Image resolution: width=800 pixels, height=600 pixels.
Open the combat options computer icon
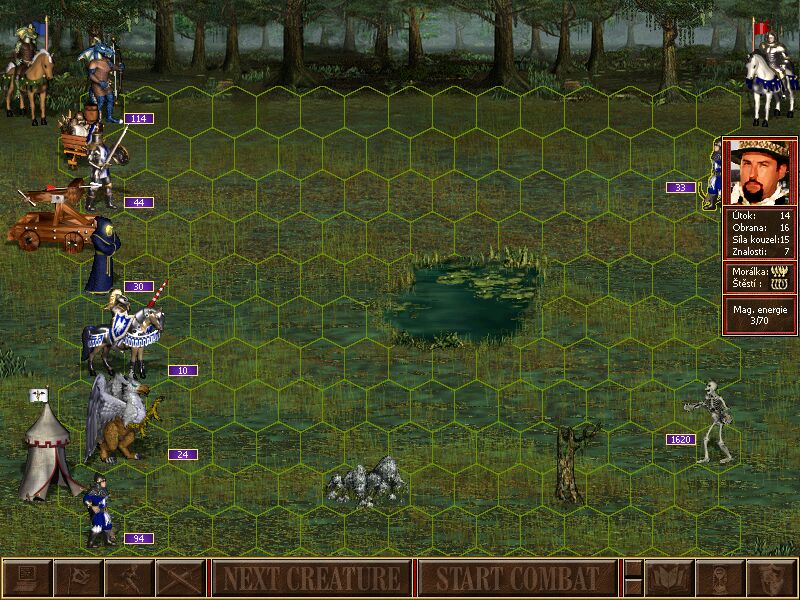pos(26,578)
